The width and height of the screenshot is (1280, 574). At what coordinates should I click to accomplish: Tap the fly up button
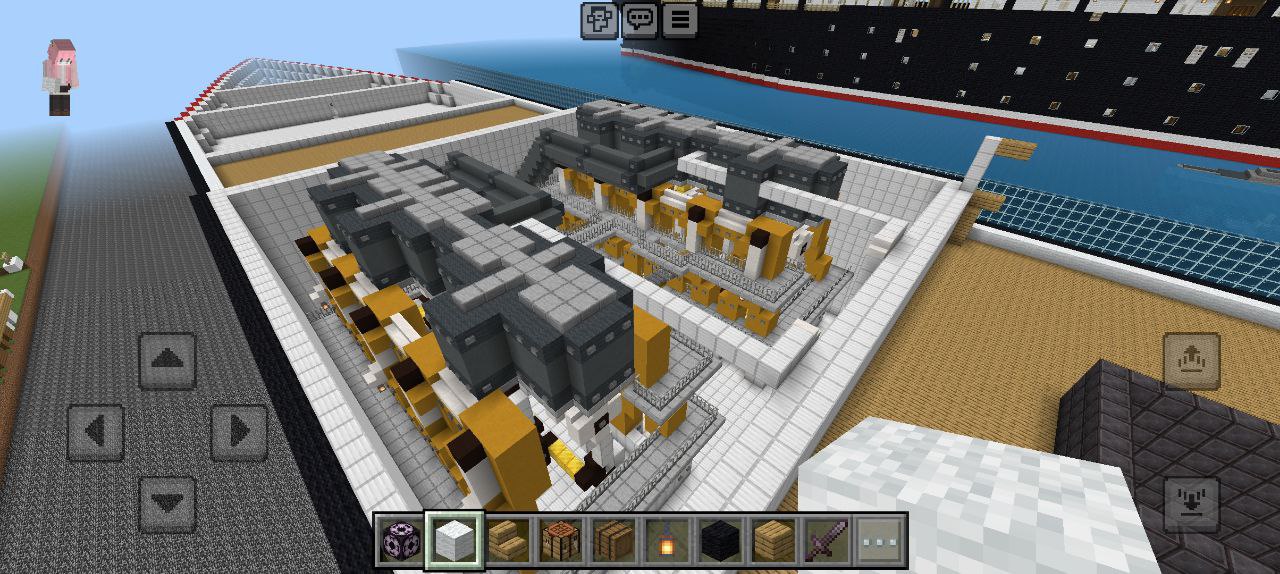pos(1192,361)
